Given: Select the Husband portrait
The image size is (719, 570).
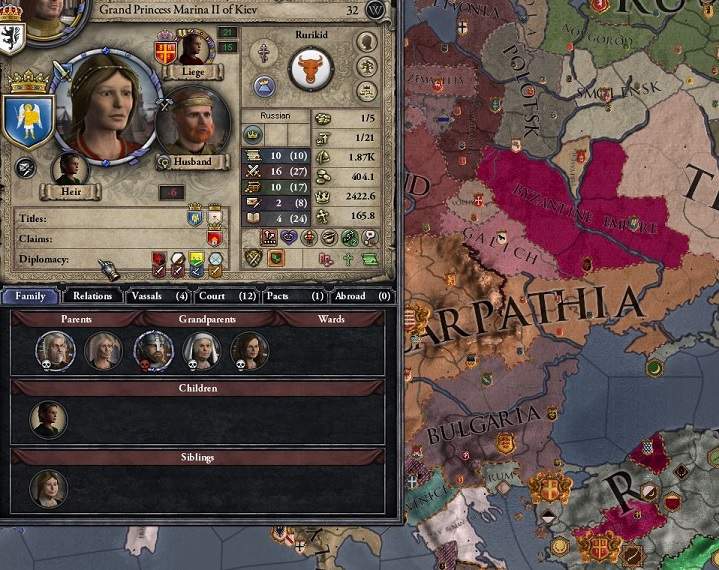Looking at the screenshot, I should point(193,124).
